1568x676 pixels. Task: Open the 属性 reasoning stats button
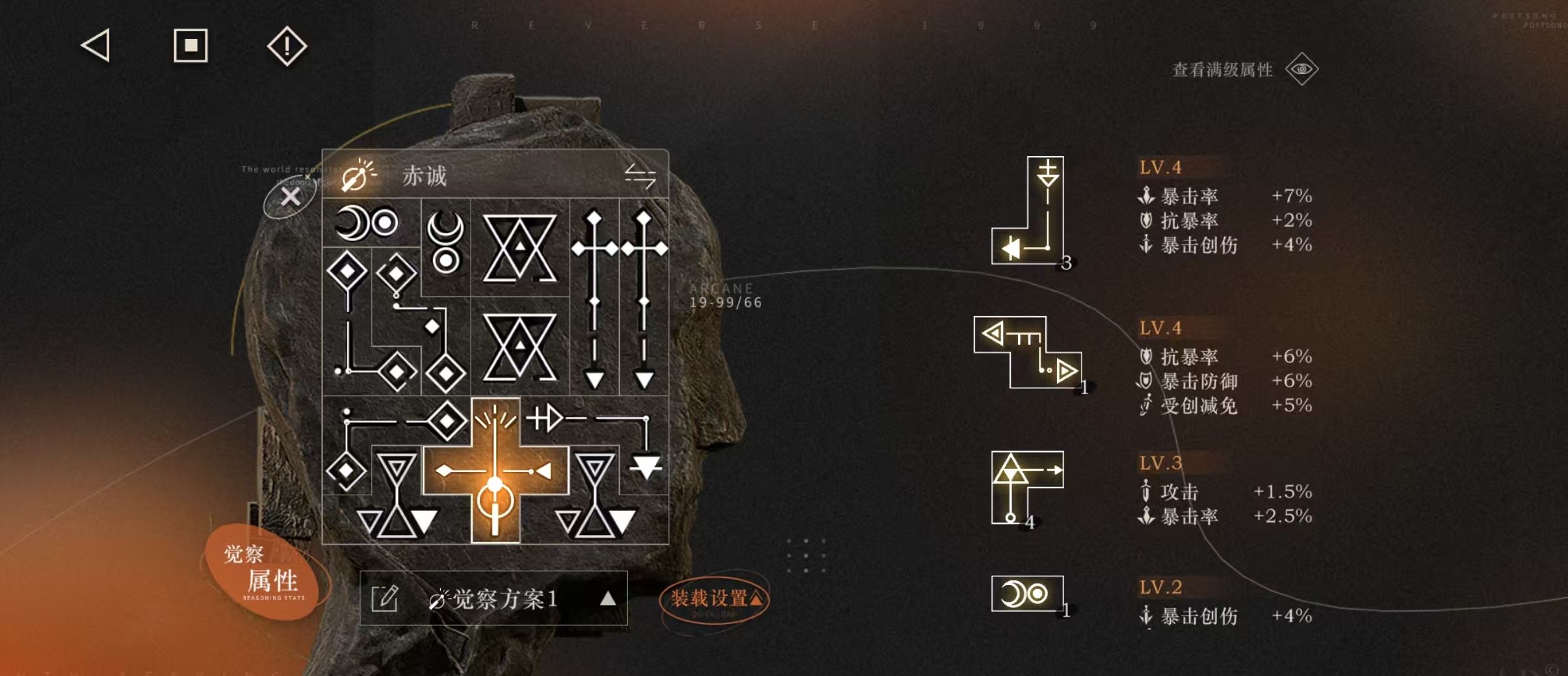268,573
